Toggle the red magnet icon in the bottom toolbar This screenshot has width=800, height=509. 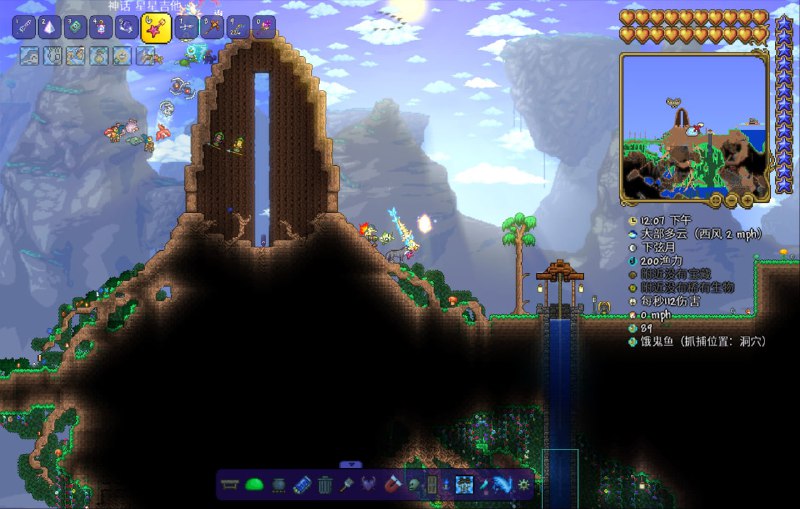(x=392, y=485)
